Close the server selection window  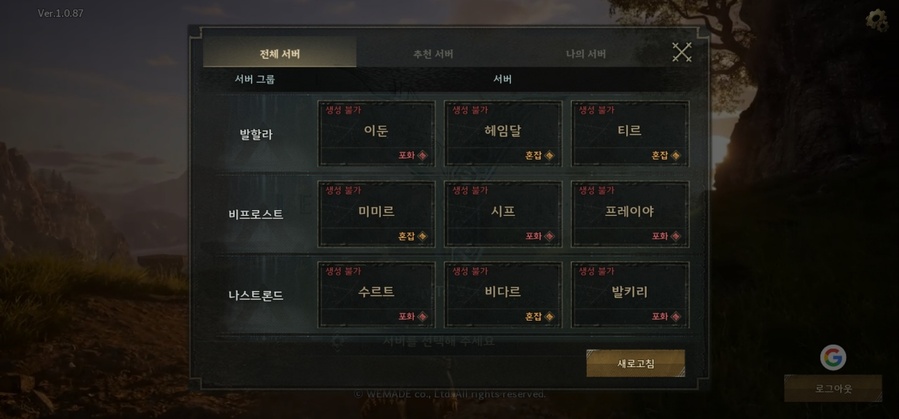pos(682,53)
